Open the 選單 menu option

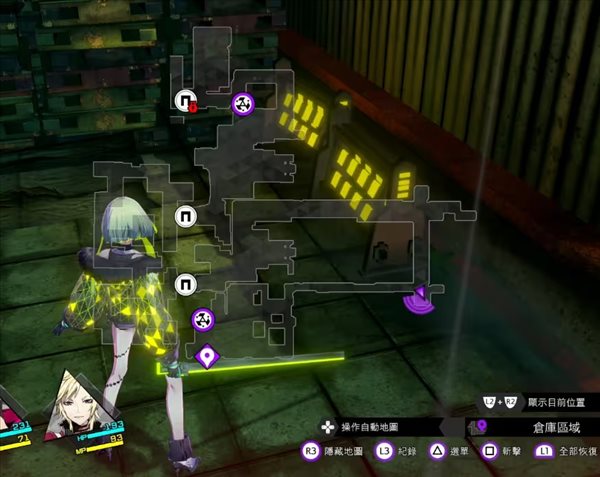point(449,451)
